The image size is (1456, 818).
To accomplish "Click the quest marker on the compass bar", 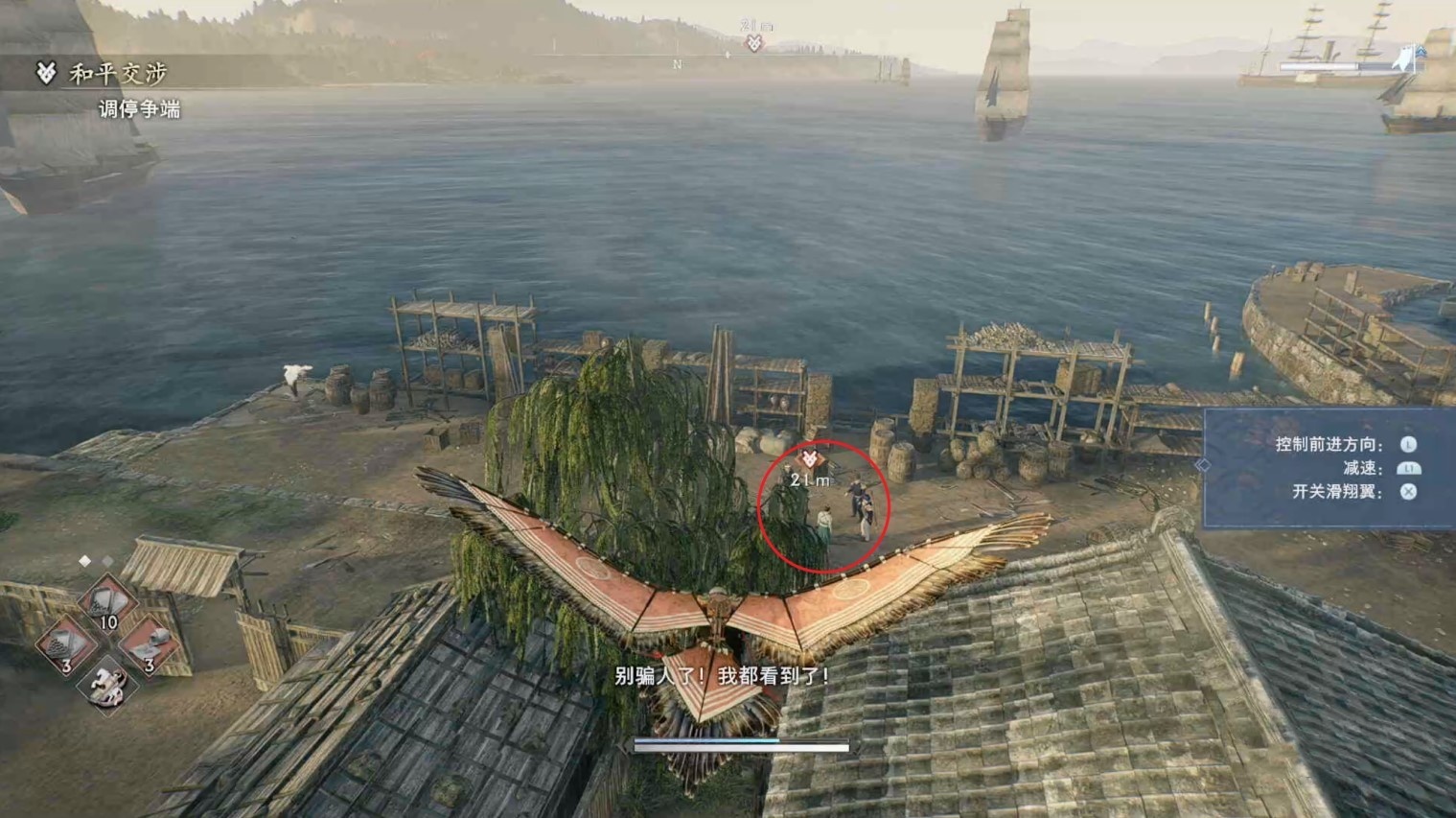I will (x=754, y=42).
